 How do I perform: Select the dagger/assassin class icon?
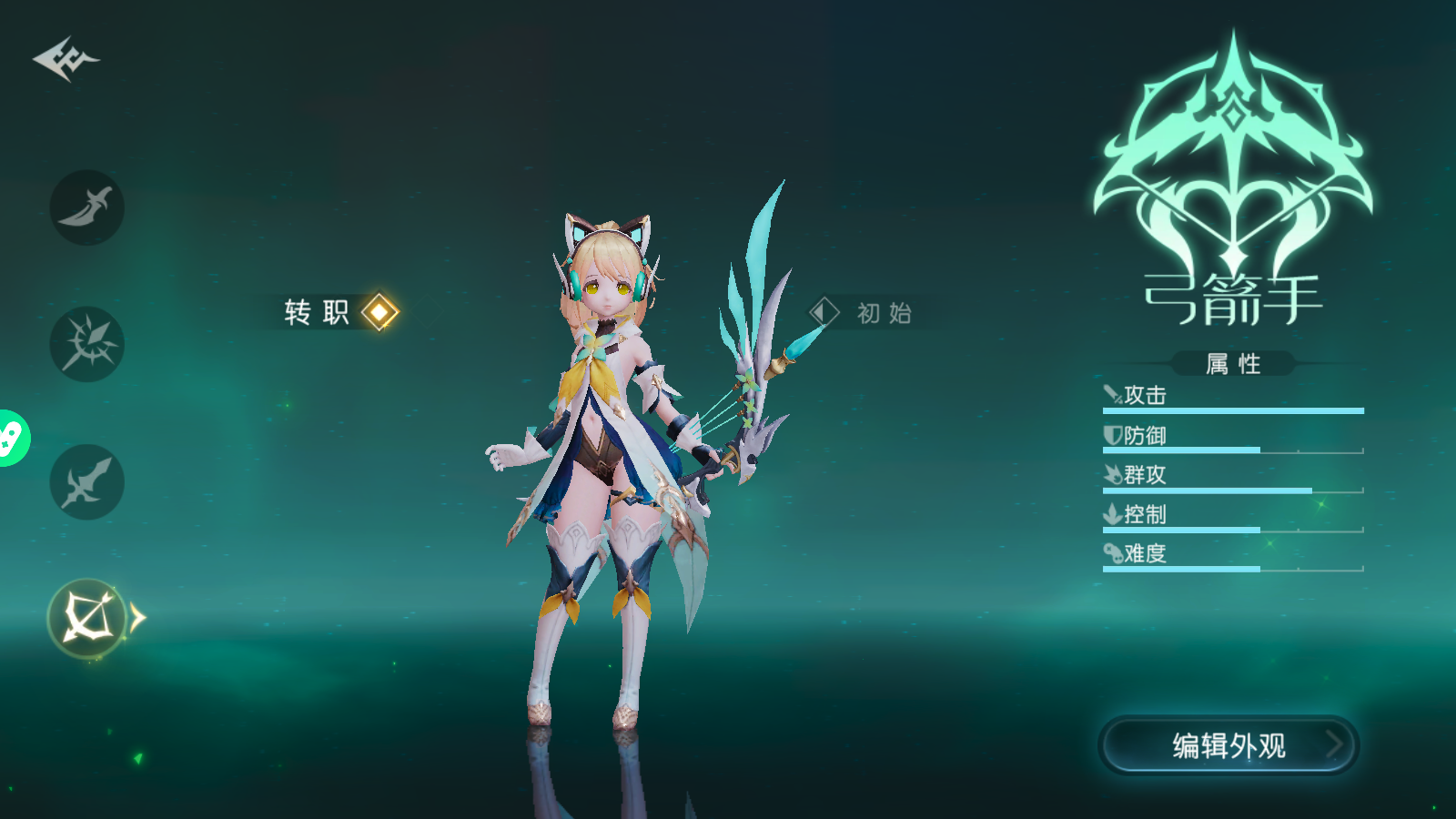click(x=86, y=207)
